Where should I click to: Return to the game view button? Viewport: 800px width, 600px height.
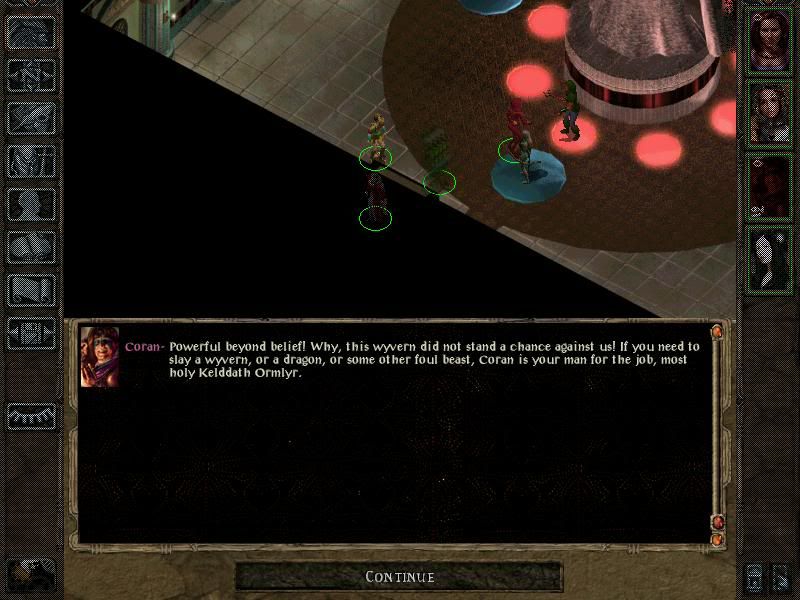[31, 32]
